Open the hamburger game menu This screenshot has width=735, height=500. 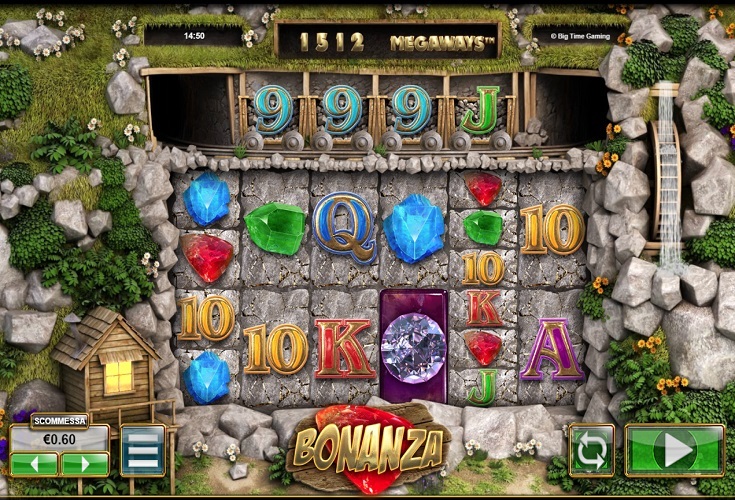click(x=143, y=450)
